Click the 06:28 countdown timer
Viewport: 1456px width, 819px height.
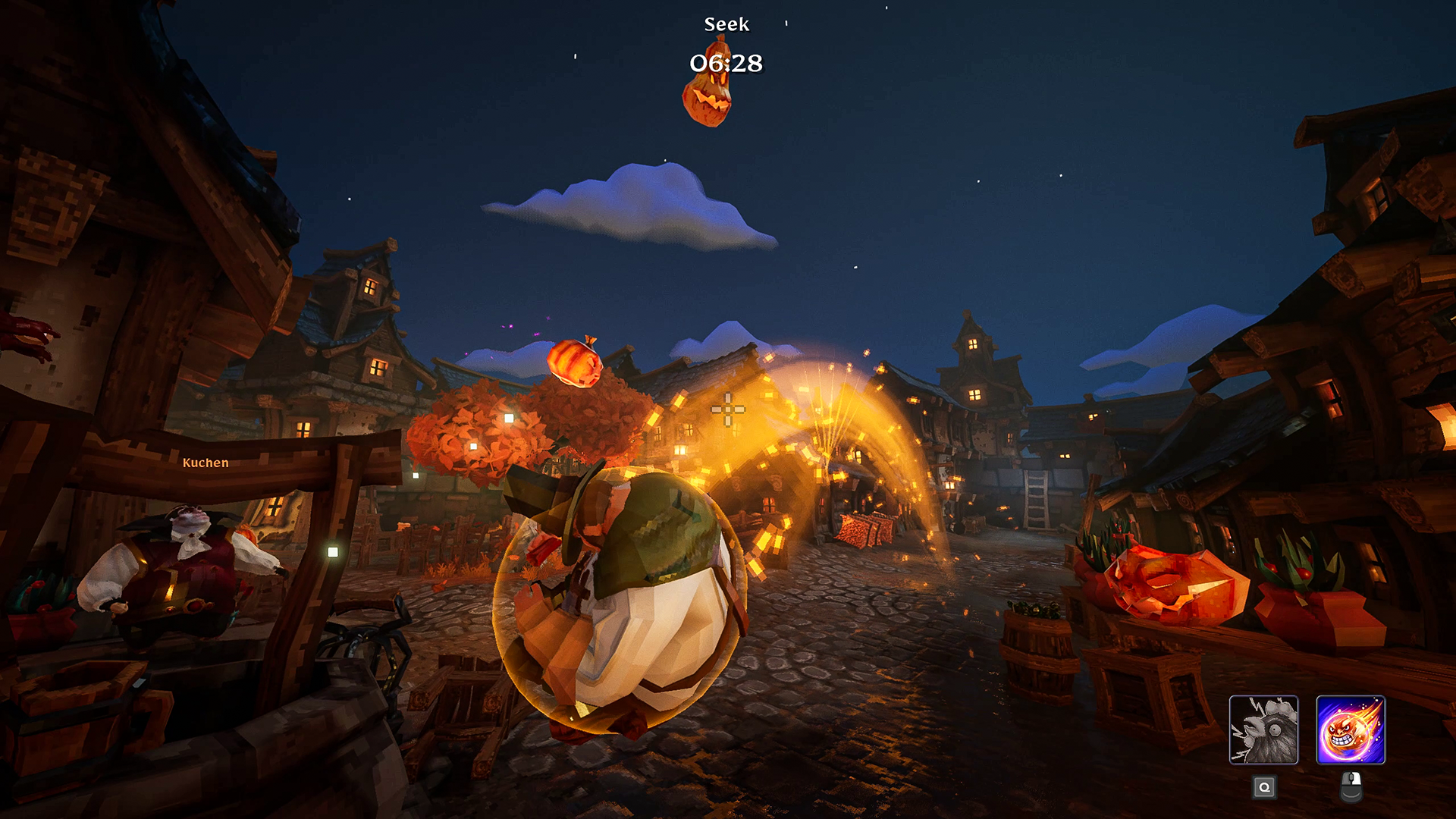tap(726, 64)
